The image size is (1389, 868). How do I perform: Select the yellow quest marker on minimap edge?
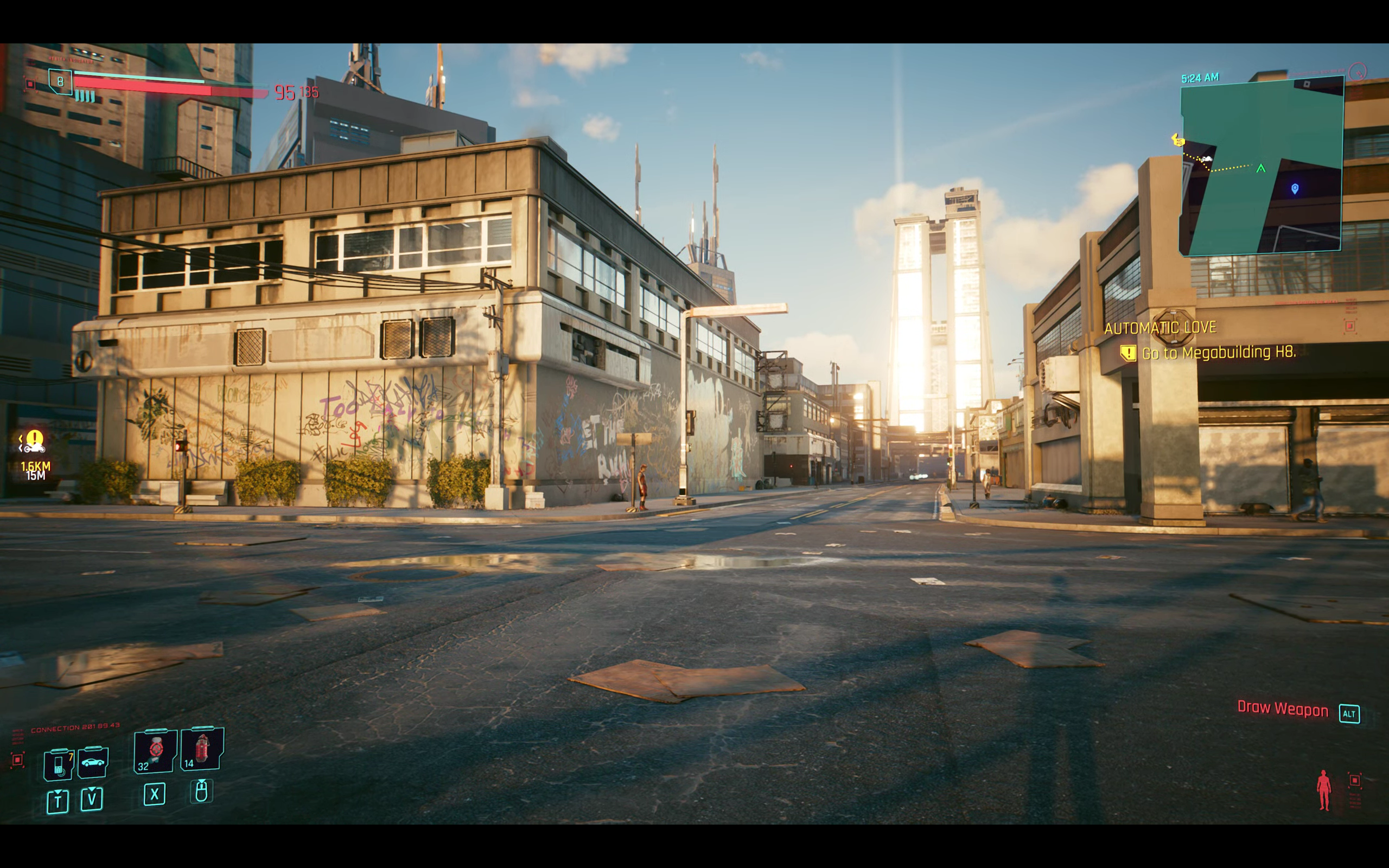coord(1177,140)
